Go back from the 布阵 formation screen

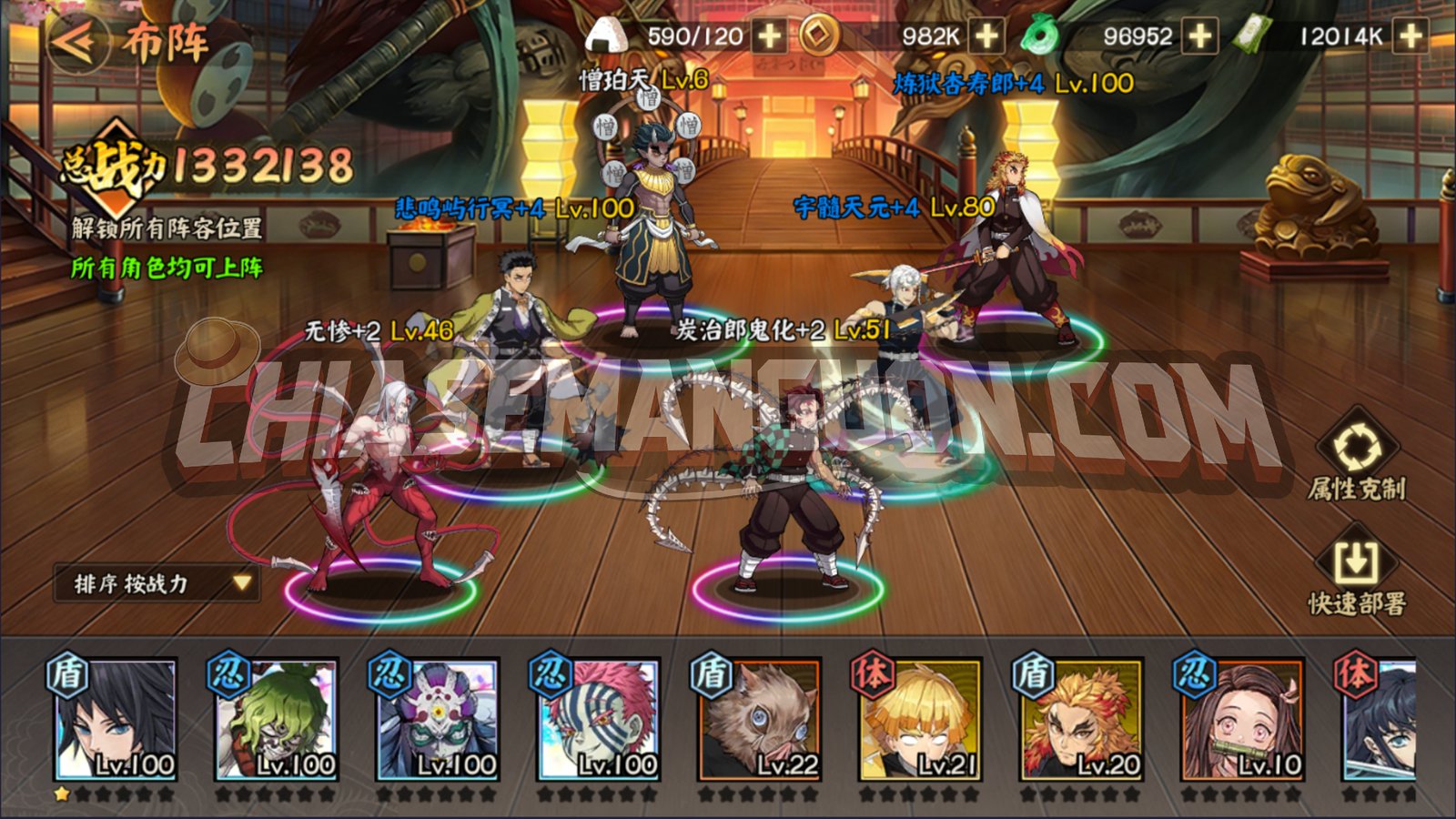point(77,41)
